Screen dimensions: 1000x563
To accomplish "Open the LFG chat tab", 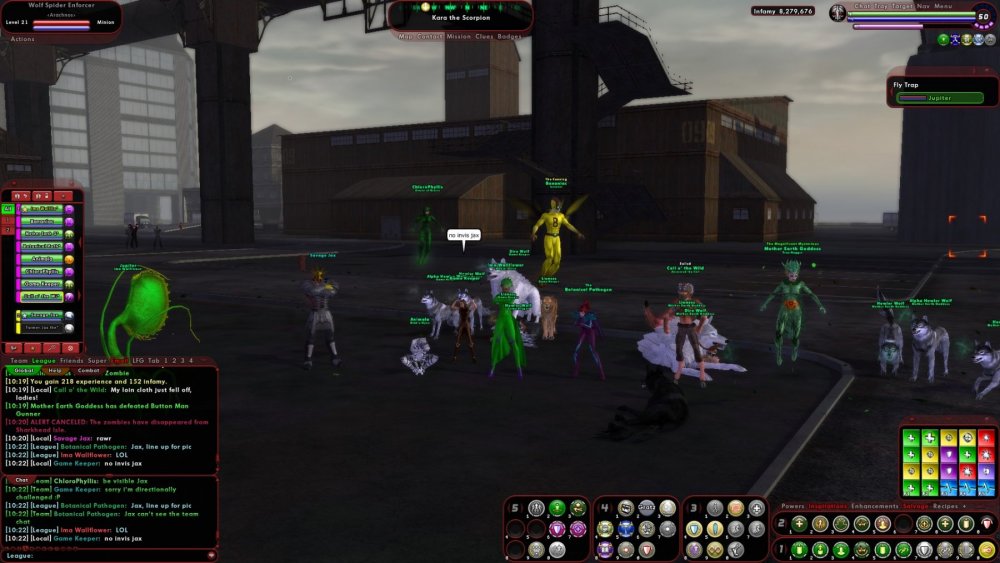I will (x=140, y=360).
